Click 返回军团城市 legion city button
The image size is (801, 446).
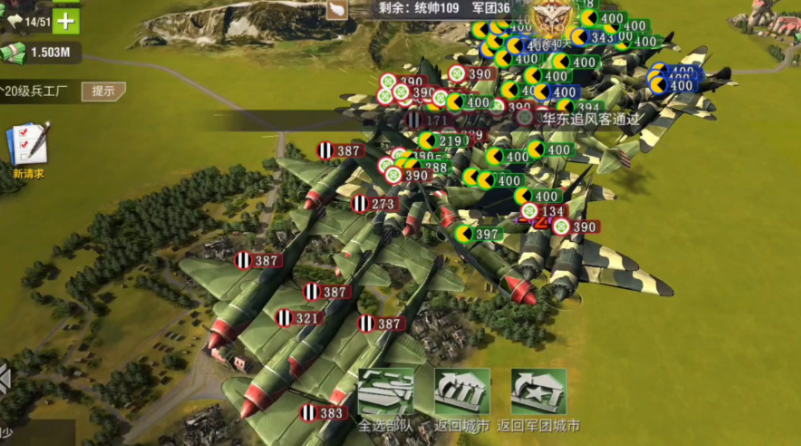(538, 394)
